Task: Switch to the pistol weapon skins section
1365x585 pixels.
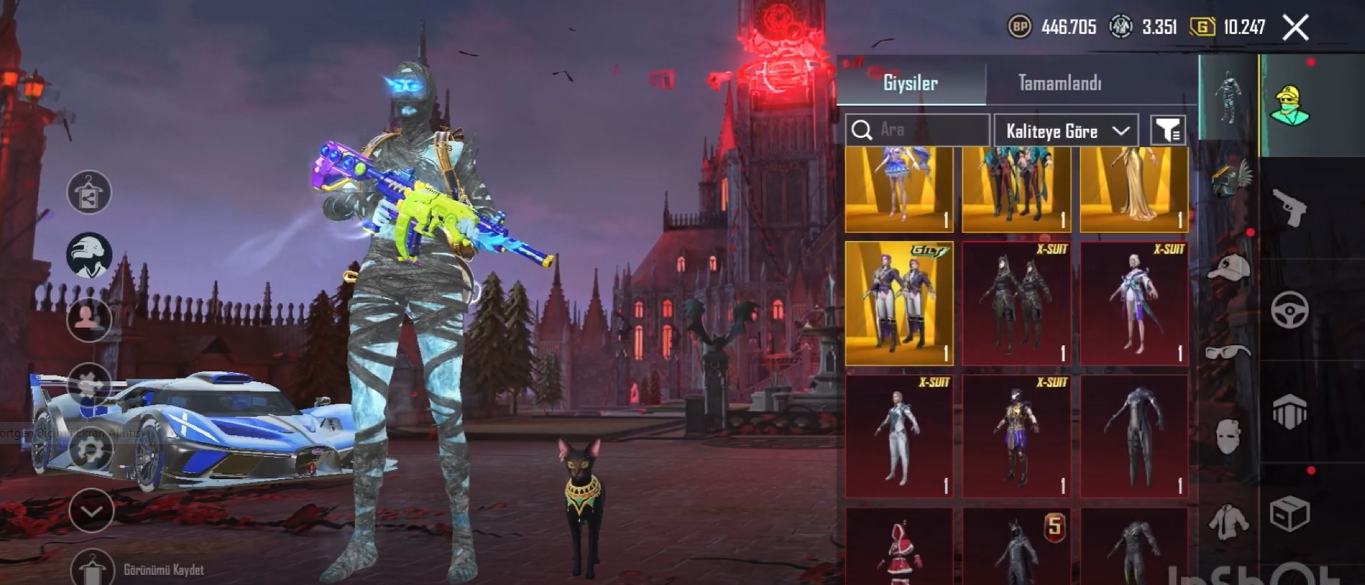Action: point(1289,208)
